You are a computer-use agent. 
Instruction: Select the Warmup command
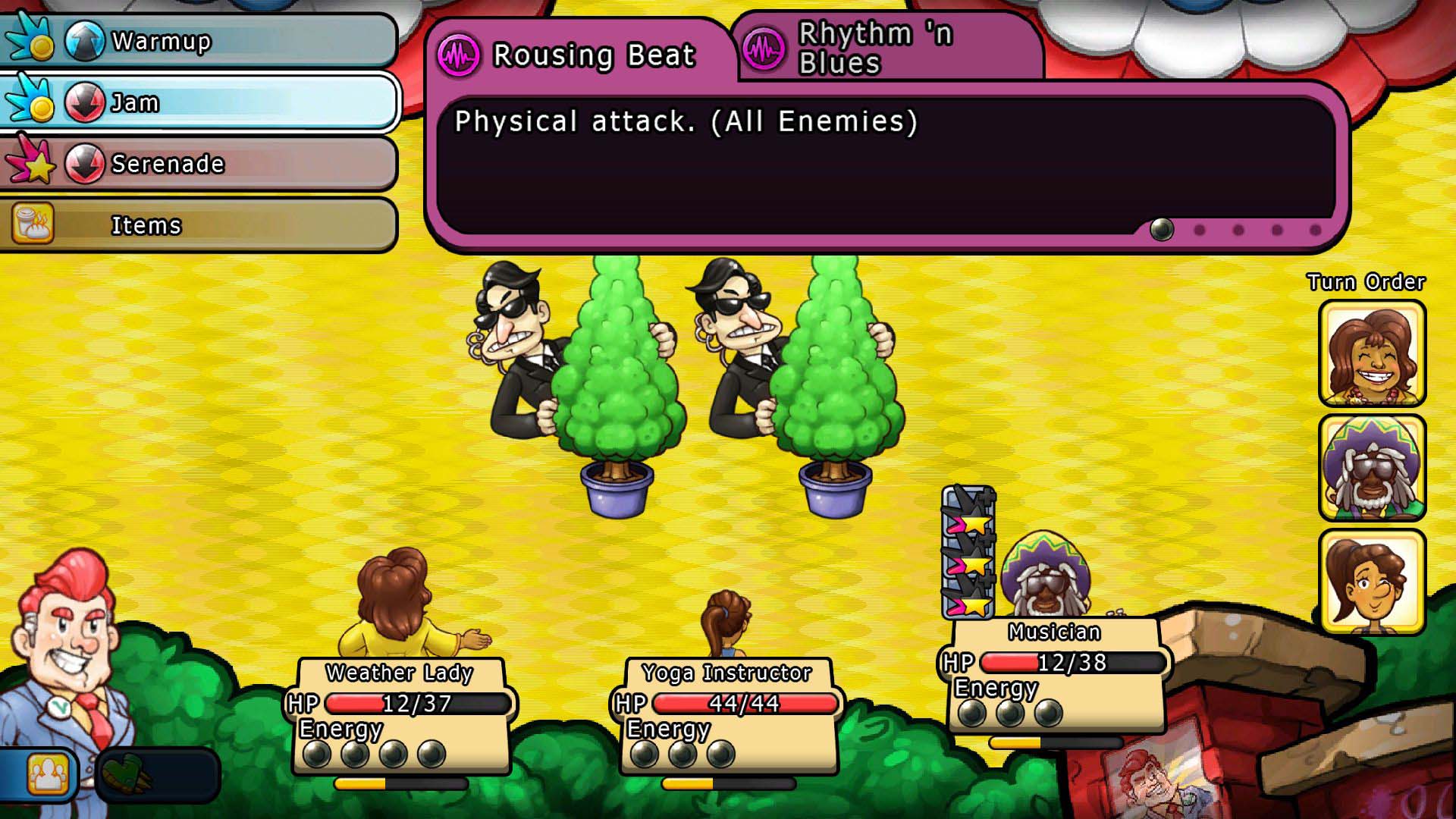[x=199, y=41]
